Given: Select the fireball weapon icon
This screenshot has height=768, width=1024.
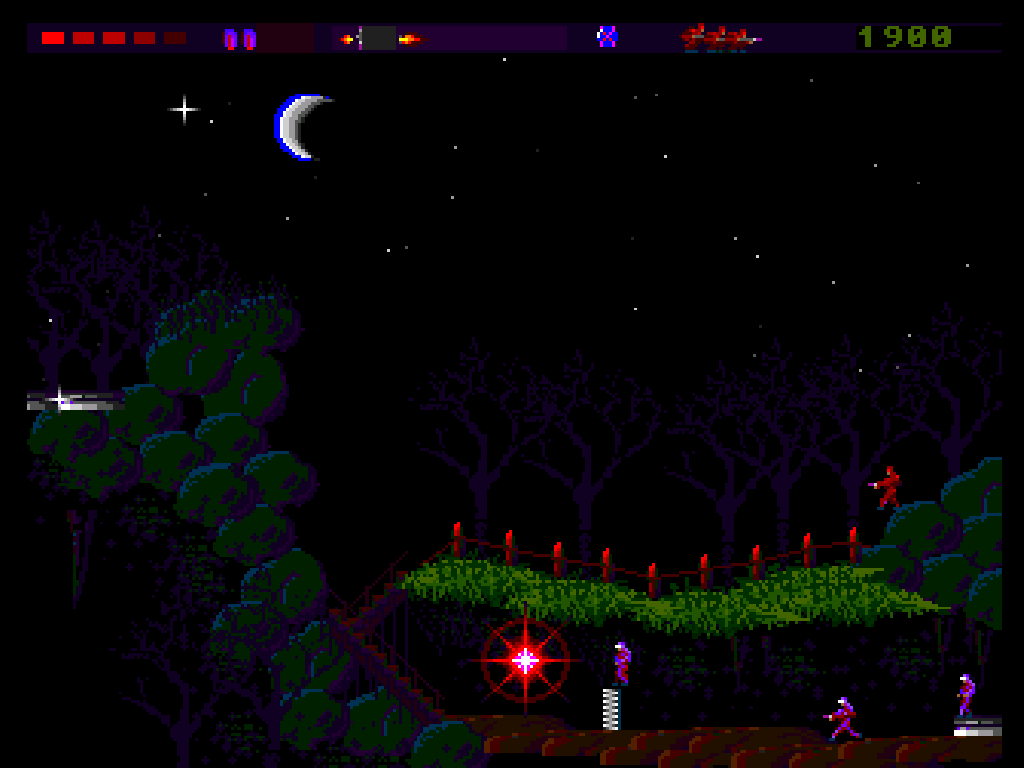Looking at the screenshot, I should (408, 39).
